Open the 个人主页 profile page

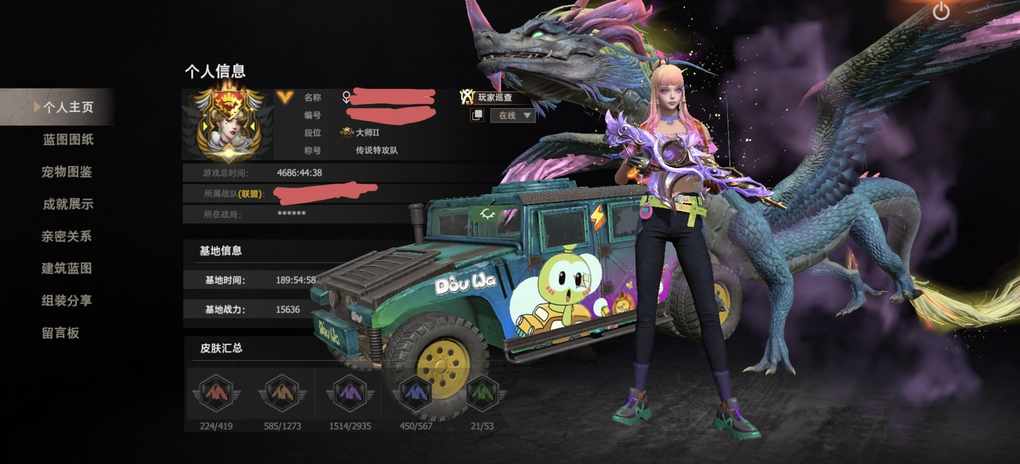pyautogui.click(x=66, y=106)
